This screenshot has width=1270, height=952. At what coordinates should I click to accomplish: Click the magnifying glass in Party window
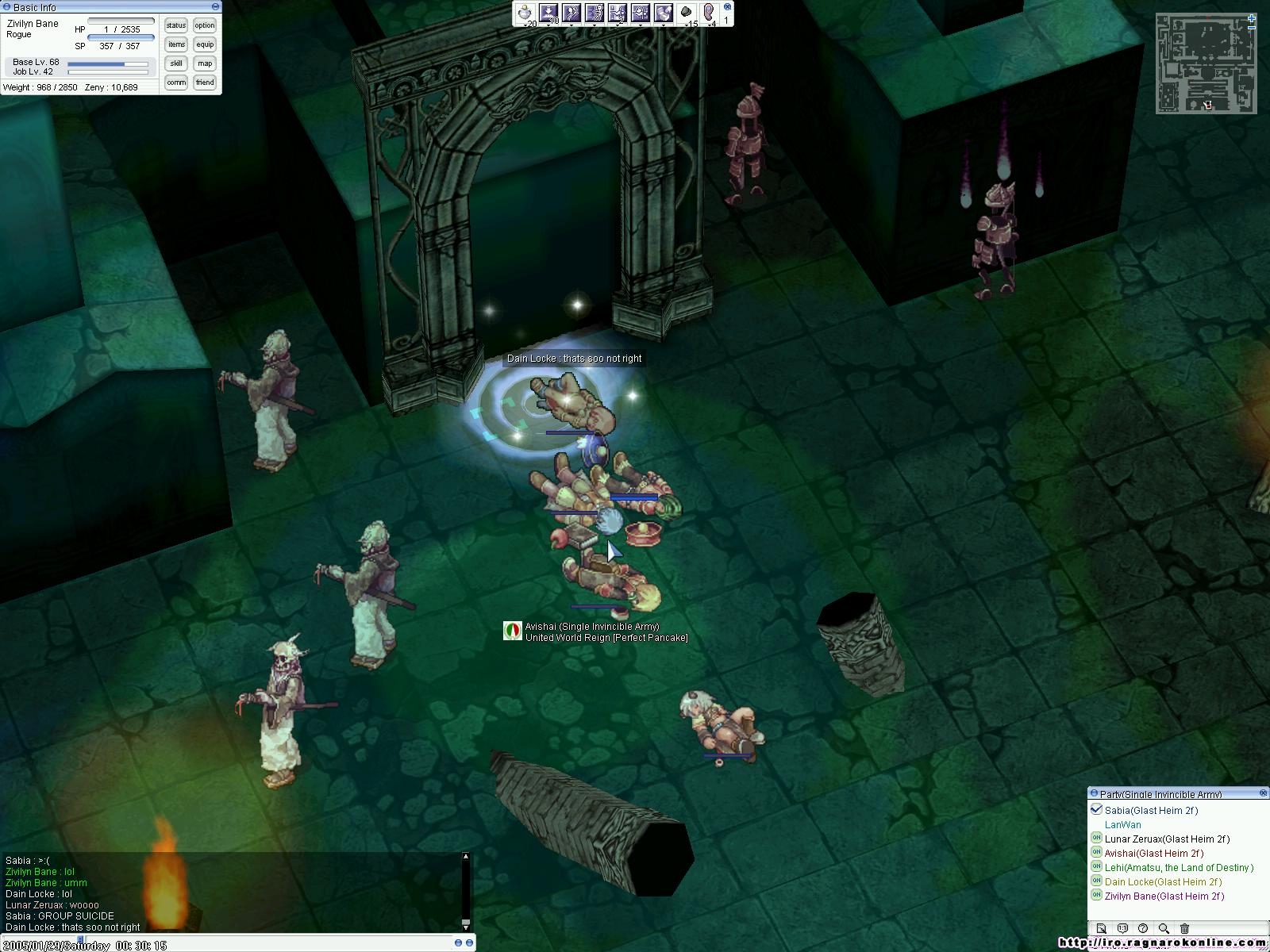tap(1164, 928)
